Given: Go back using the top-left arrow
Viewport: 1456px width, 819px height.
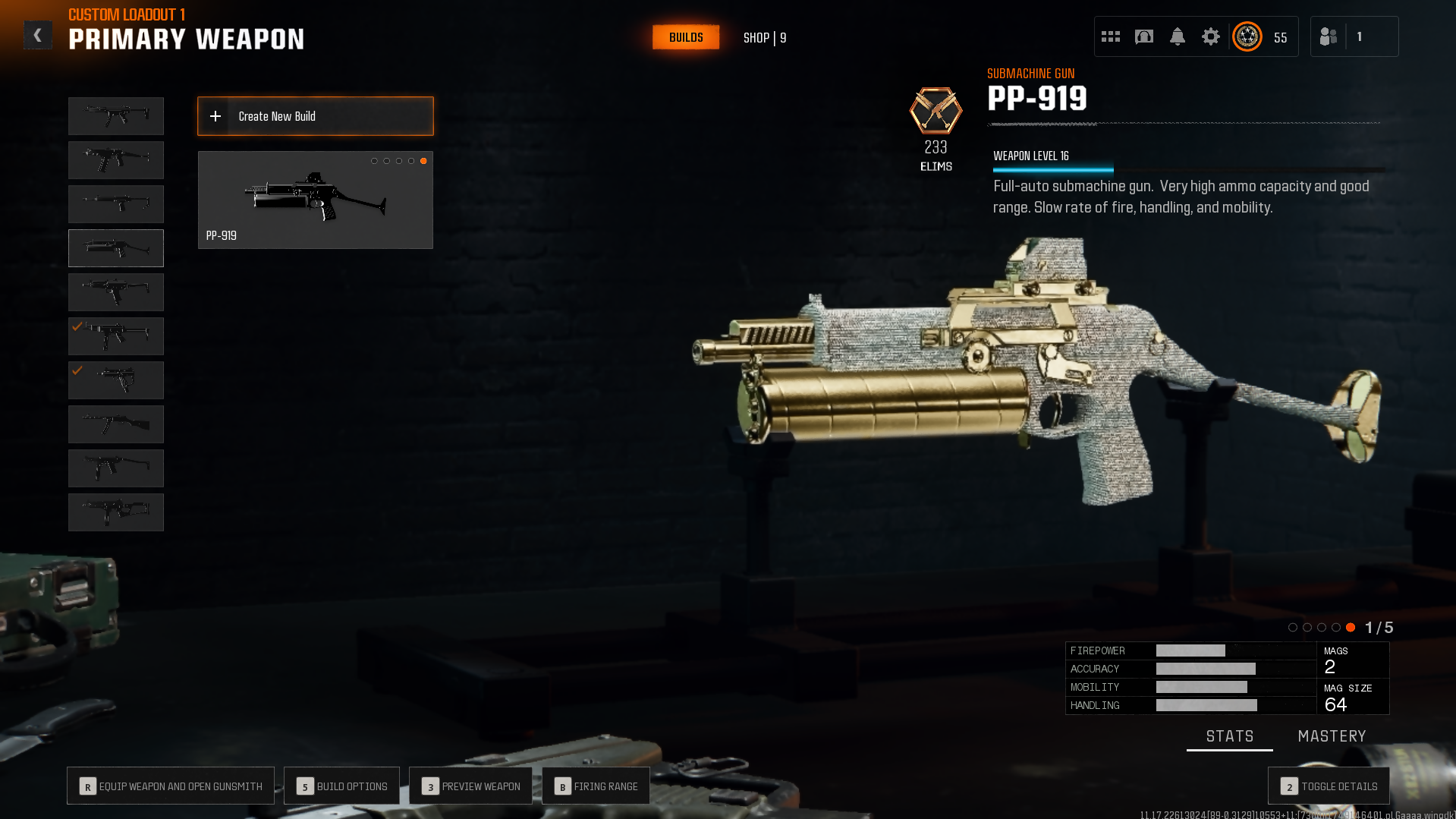Looking at the screenshot, I should point(38,36).
